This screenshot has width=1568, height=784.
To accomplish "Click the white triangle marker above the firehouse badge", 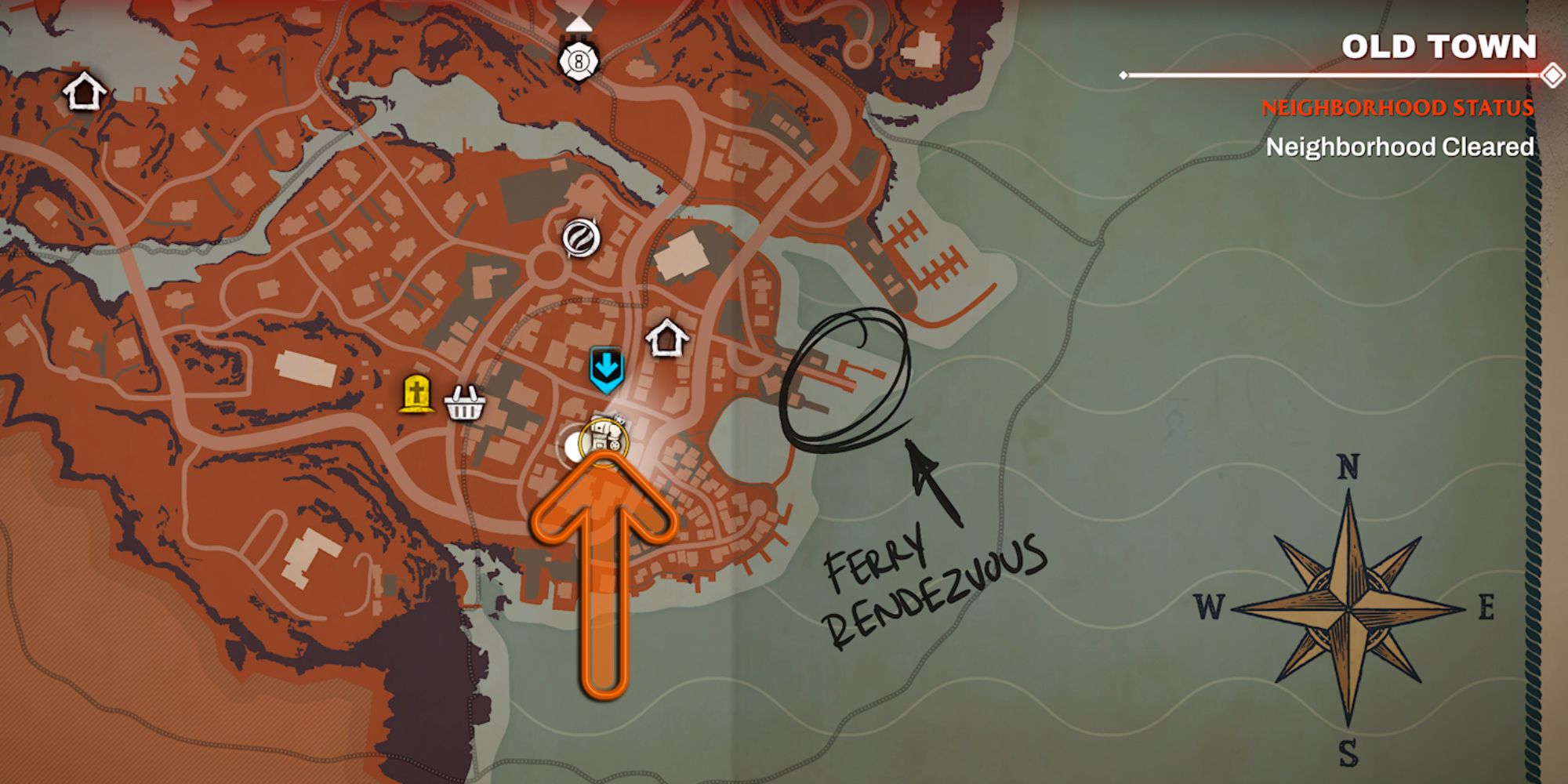I will (x=578, y=24).
